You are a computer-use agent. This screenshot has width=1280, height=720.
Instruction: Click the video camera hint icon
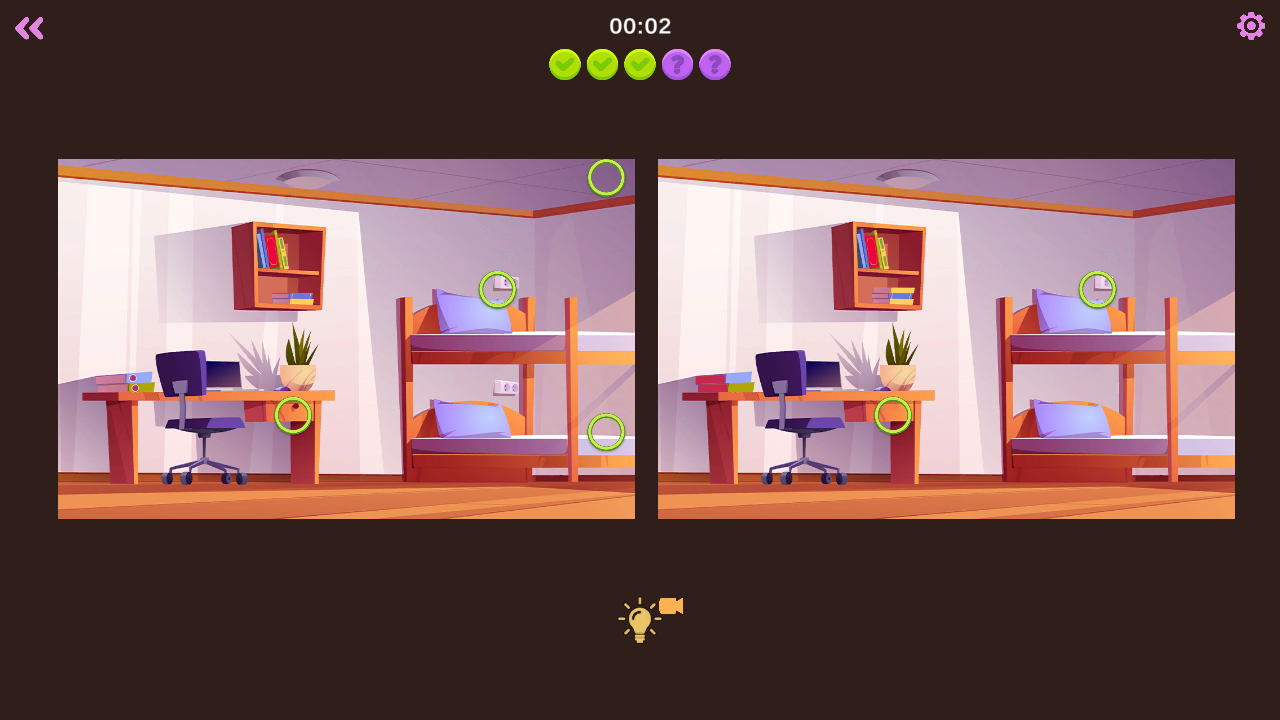669,606
